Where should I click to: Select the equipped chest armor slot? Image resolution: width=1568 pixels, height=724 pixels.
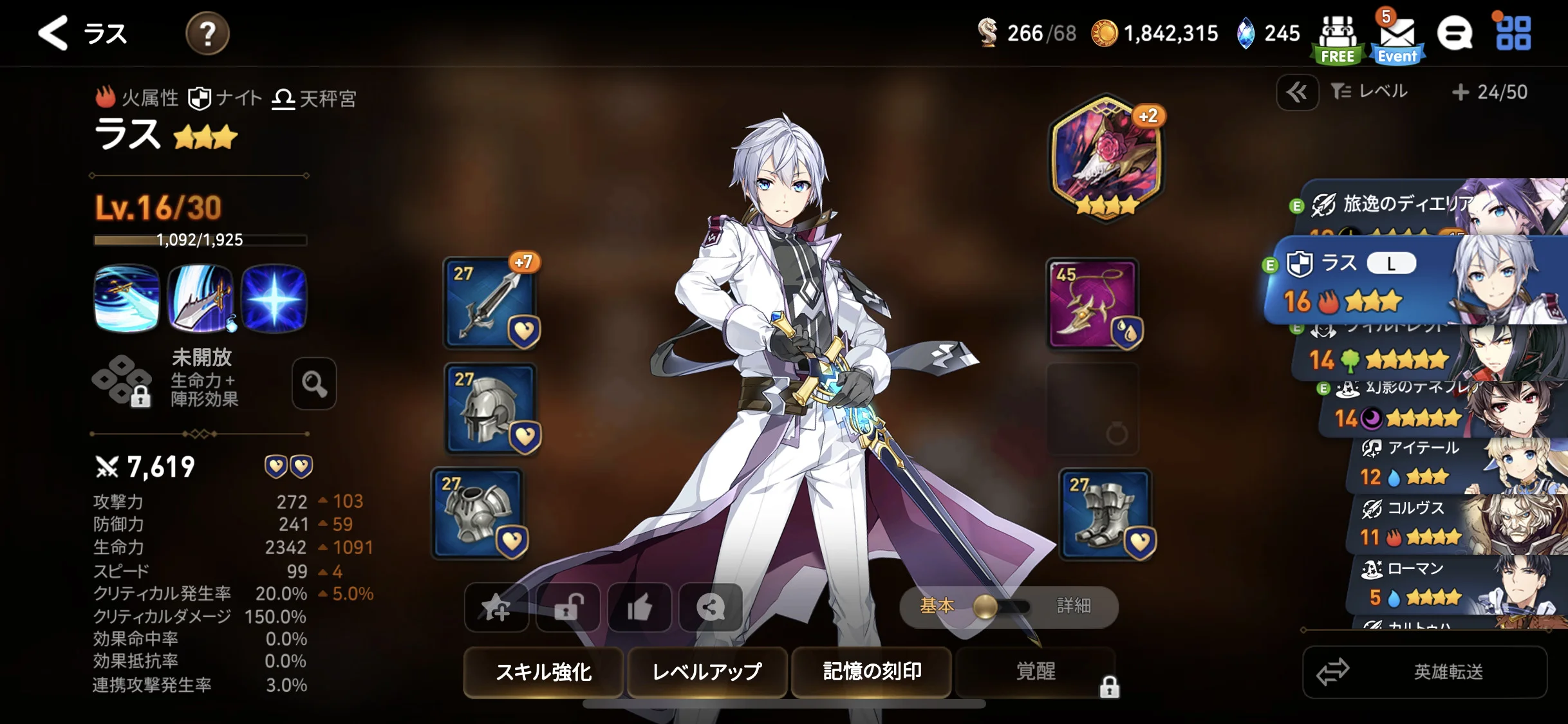[x=478, y=513]
